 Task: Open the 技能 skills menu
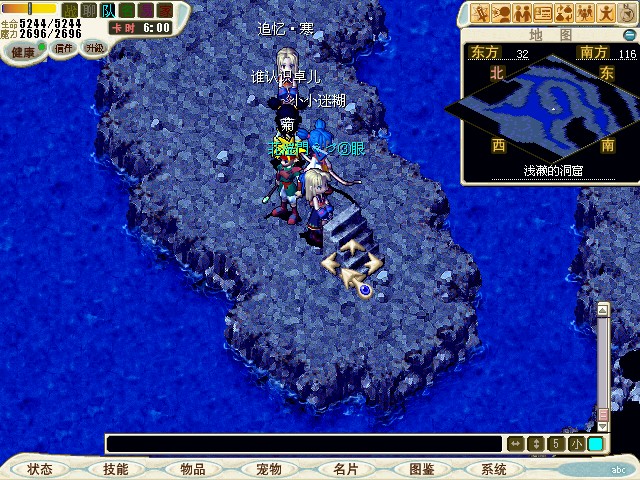pos(115,469)
